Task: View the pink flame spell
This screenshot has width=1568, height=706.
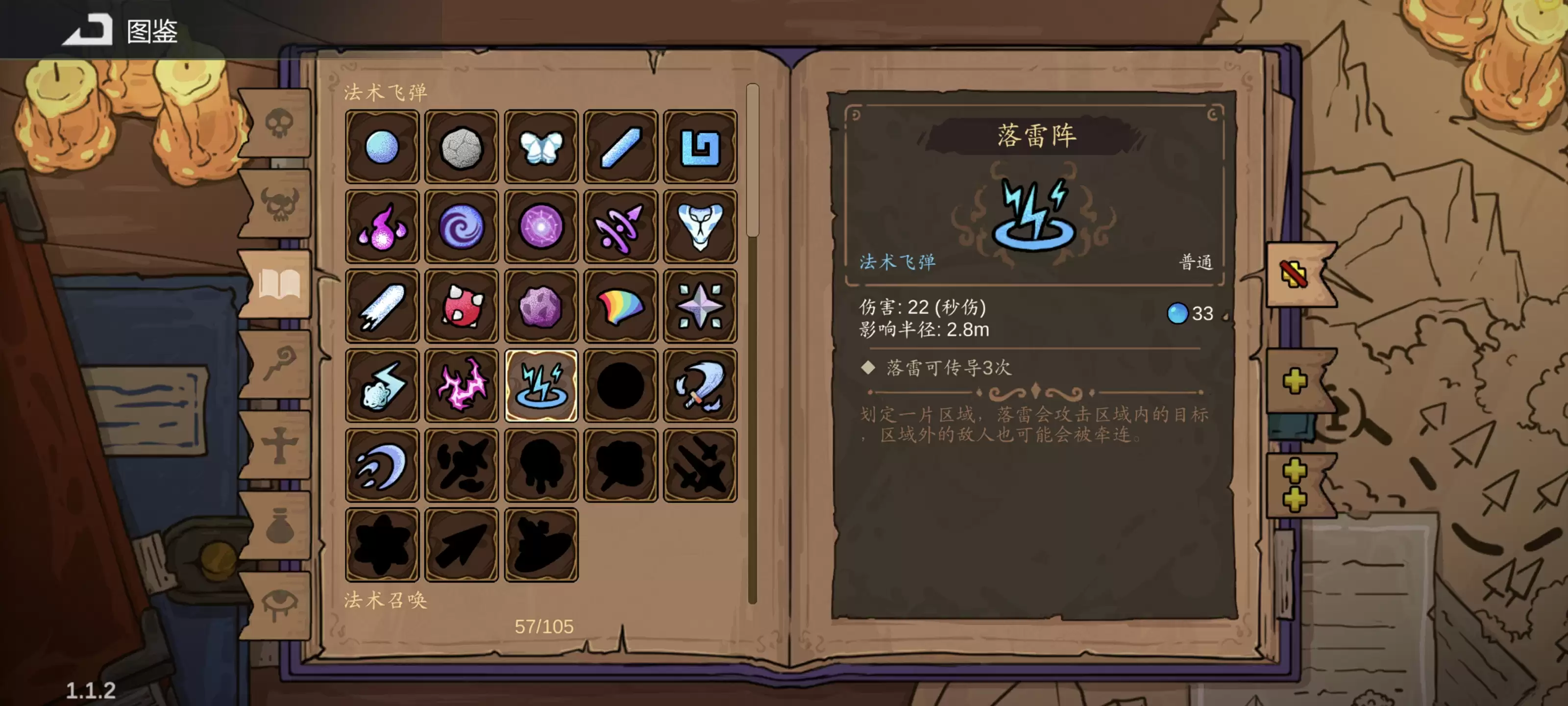Action: (x=382, y=226)
